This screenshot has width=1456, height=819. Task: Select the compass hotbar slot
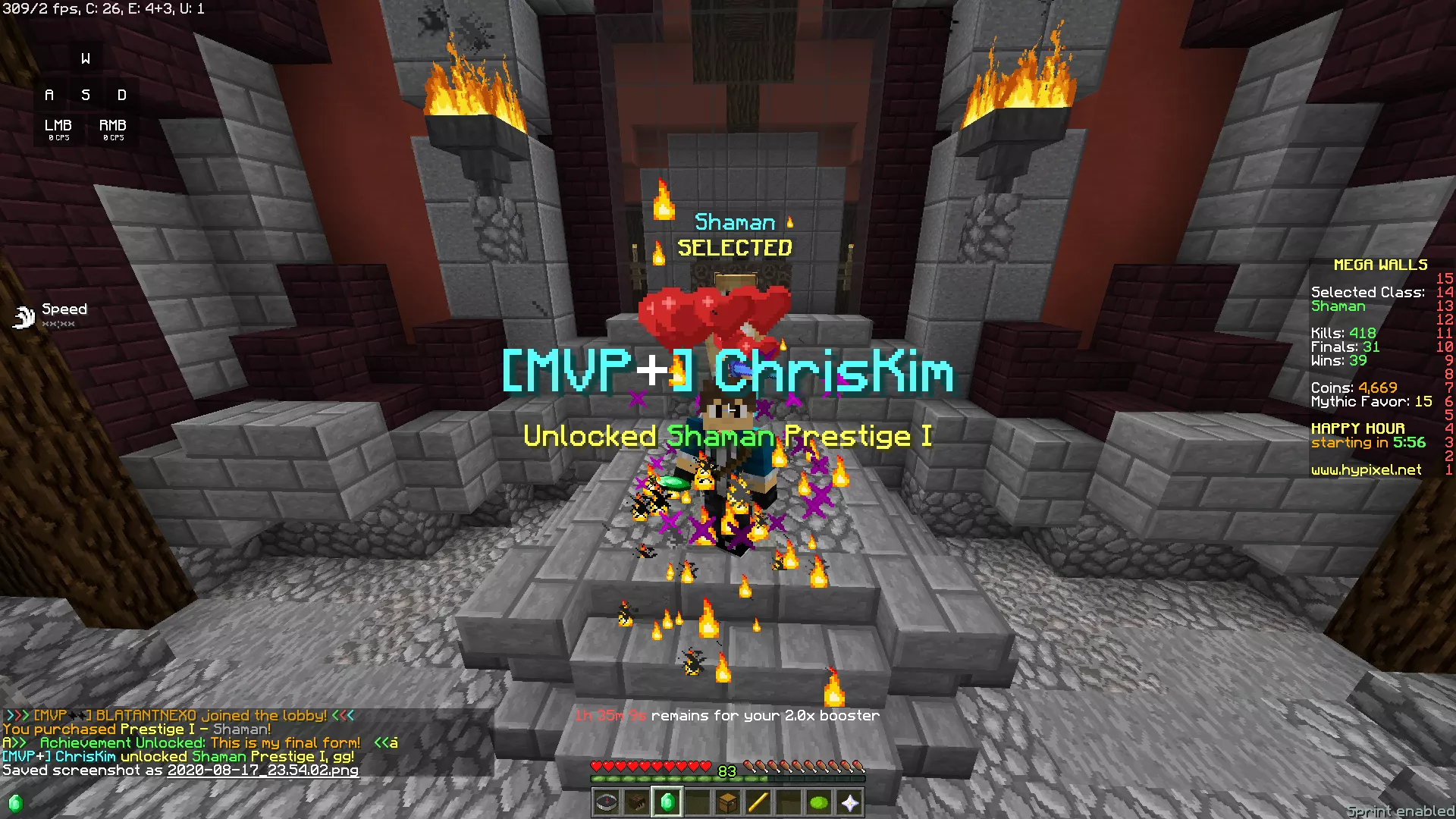point(607,802)
